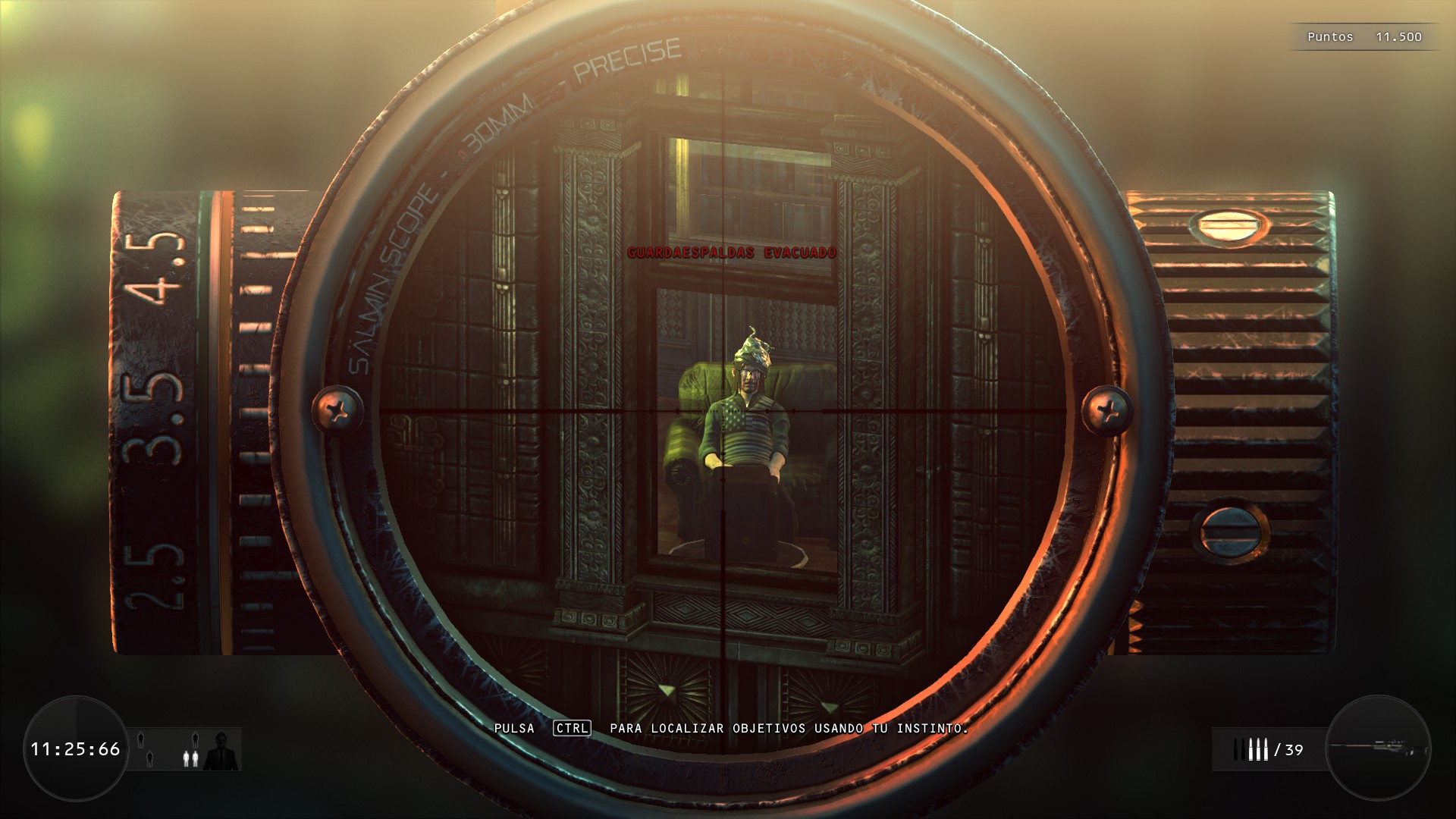Viewport: 1456px width, 819px height.
Task: Select the Agent 47 portrait thumbnail
Action: point(221,751)
